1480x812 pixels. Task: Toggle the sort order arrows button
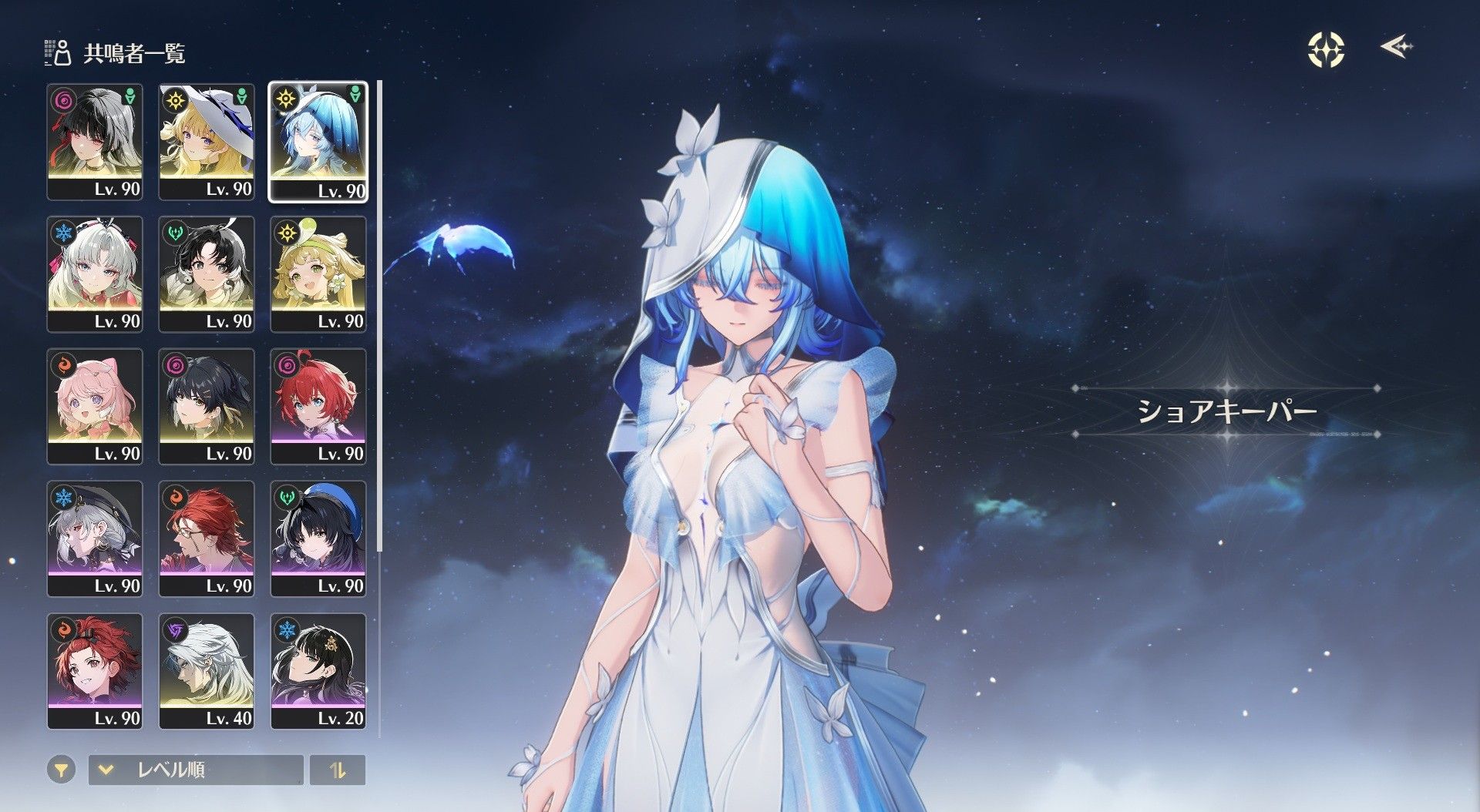pyautogui.click(x=338, y=770)
